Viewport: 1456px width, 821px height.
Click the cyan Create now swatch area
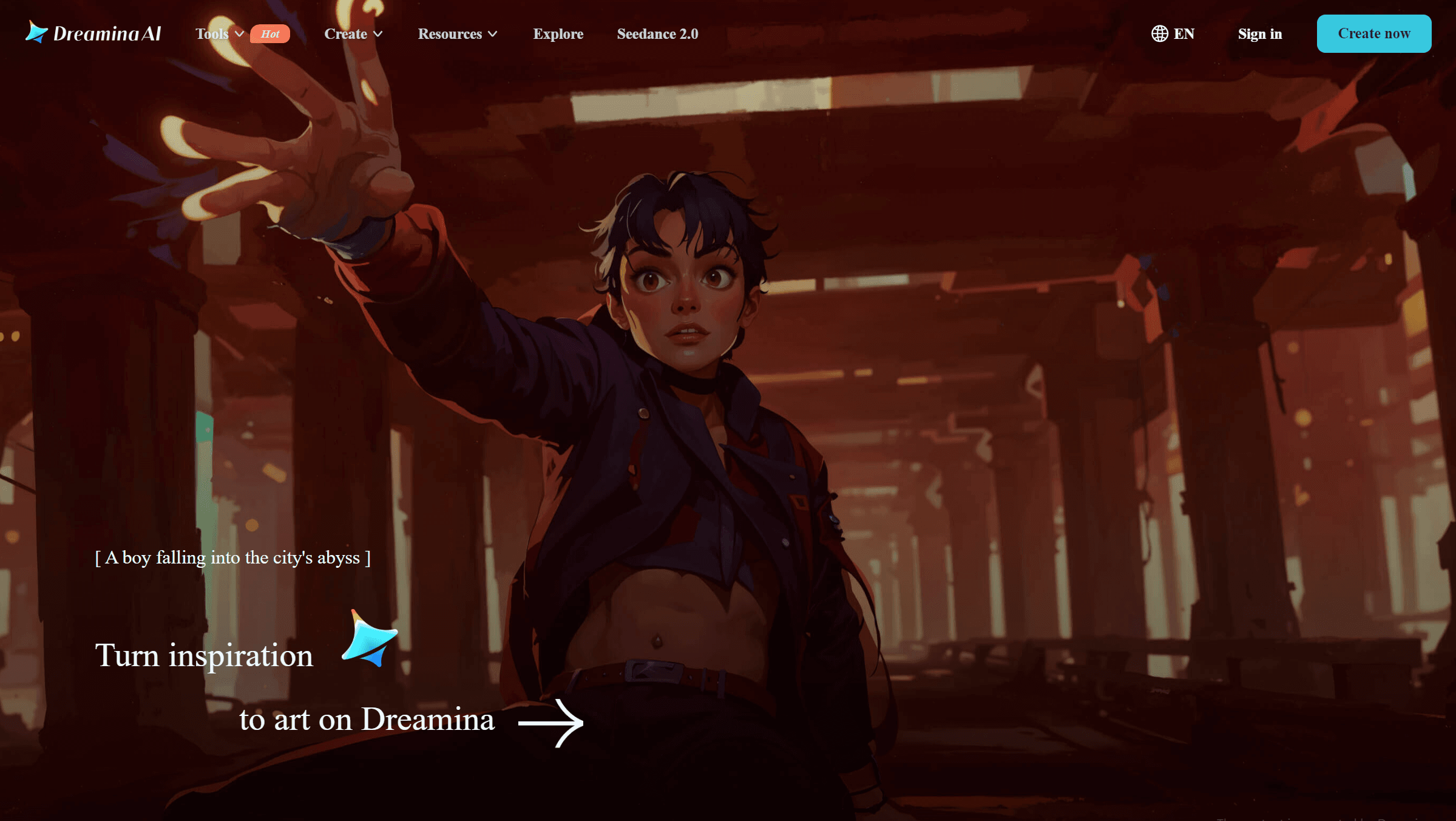click(1373, 33)
